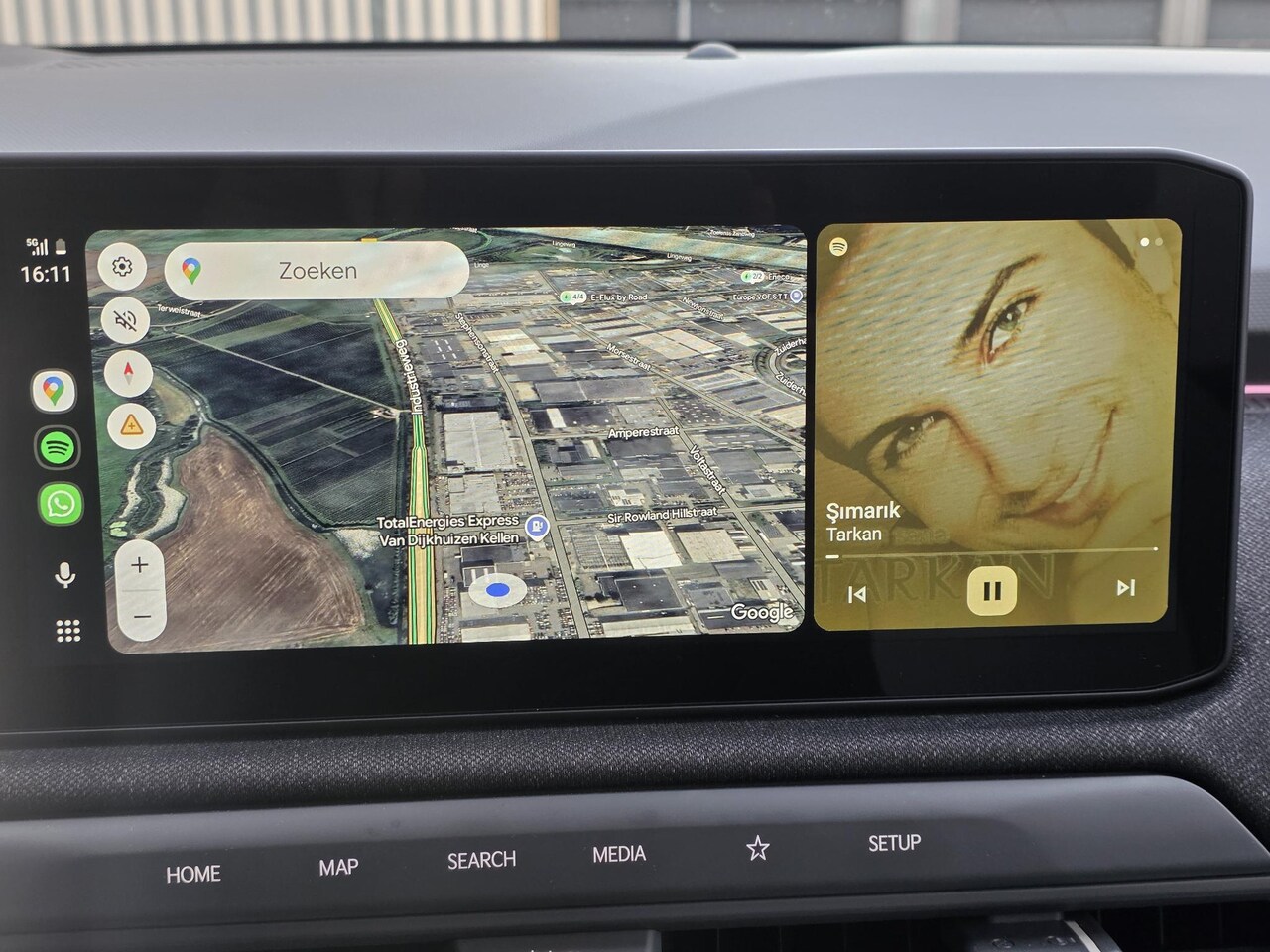This screenshot has height=952, width=1270.
Task: Pause the song Şımarık
Action: point(991,591)
